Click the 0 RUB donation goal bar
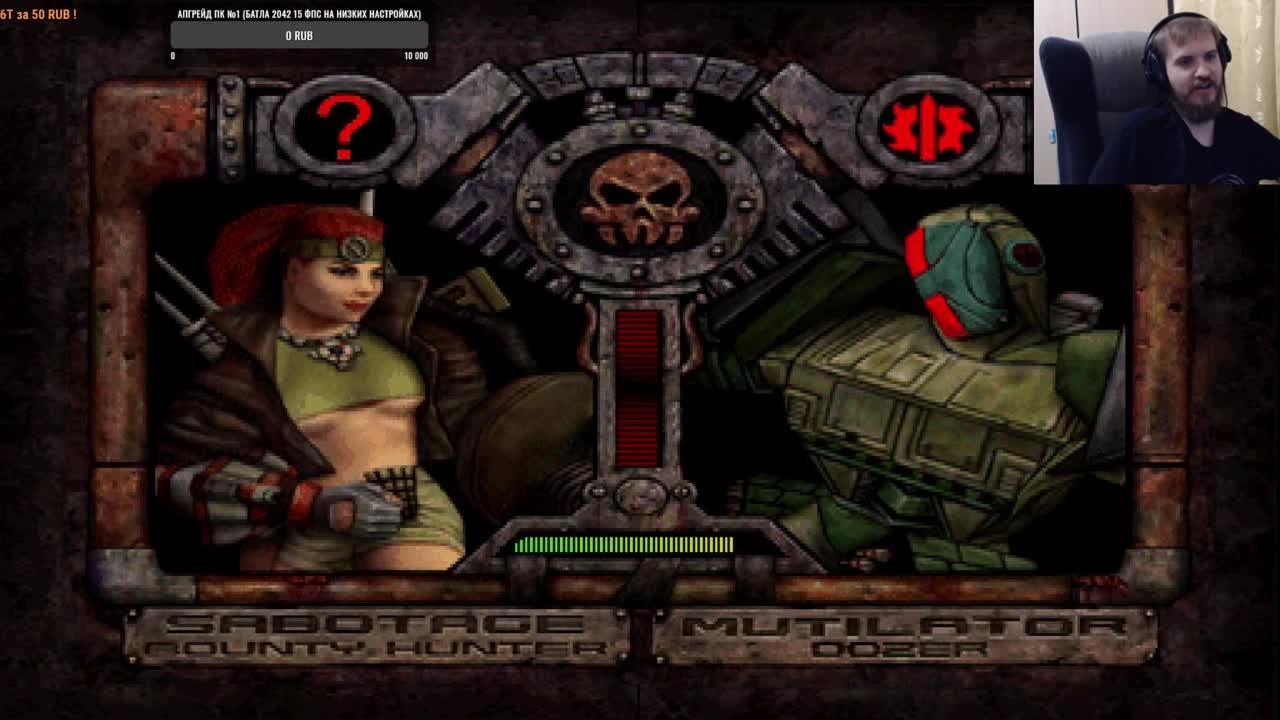This screenshot has width=1280, height=720. (x=299, y=36)
